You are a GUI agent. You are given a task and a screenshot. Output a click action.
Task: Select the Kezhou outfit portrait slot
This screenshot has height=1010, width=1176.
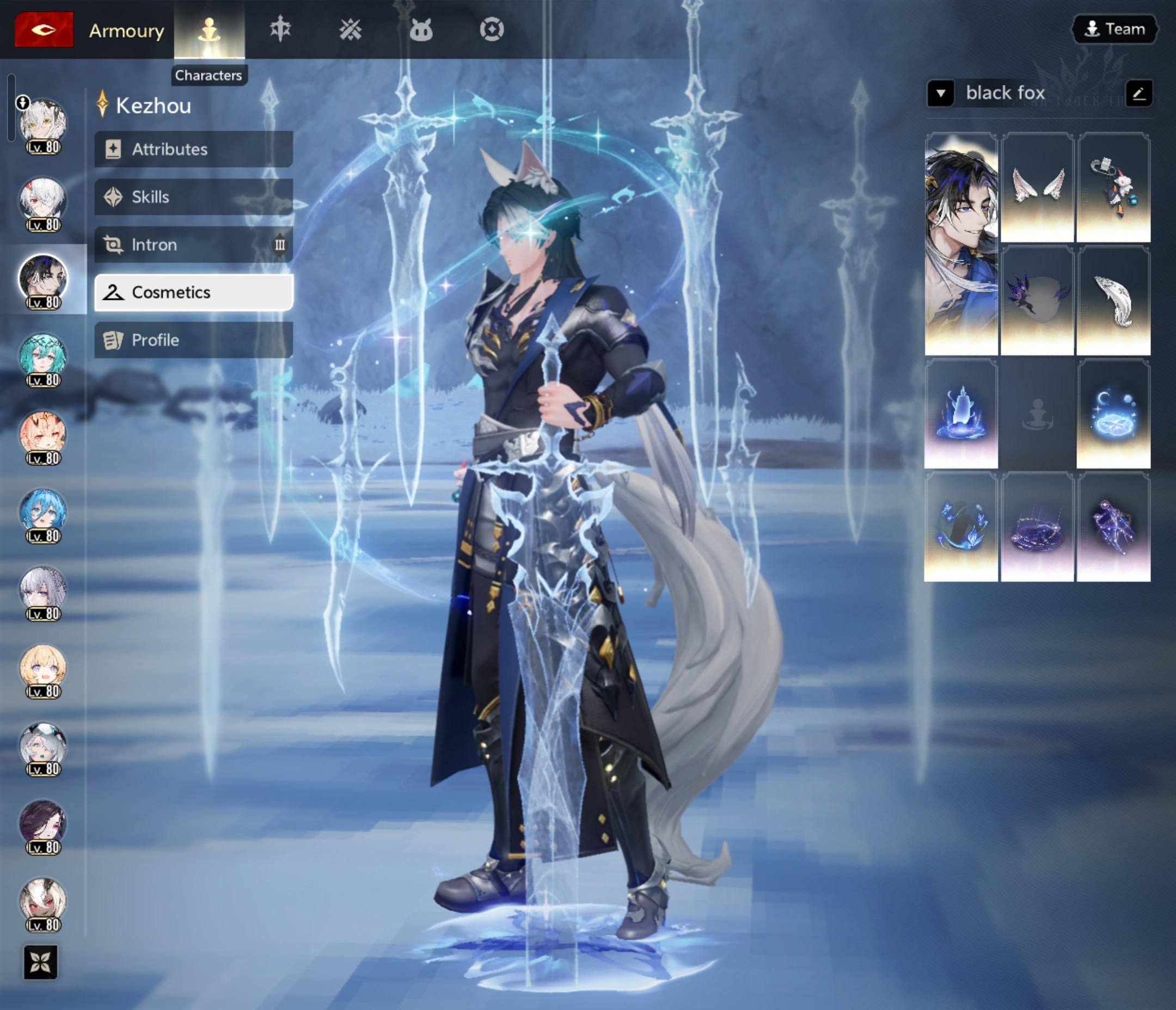click(x=961, y=244)
